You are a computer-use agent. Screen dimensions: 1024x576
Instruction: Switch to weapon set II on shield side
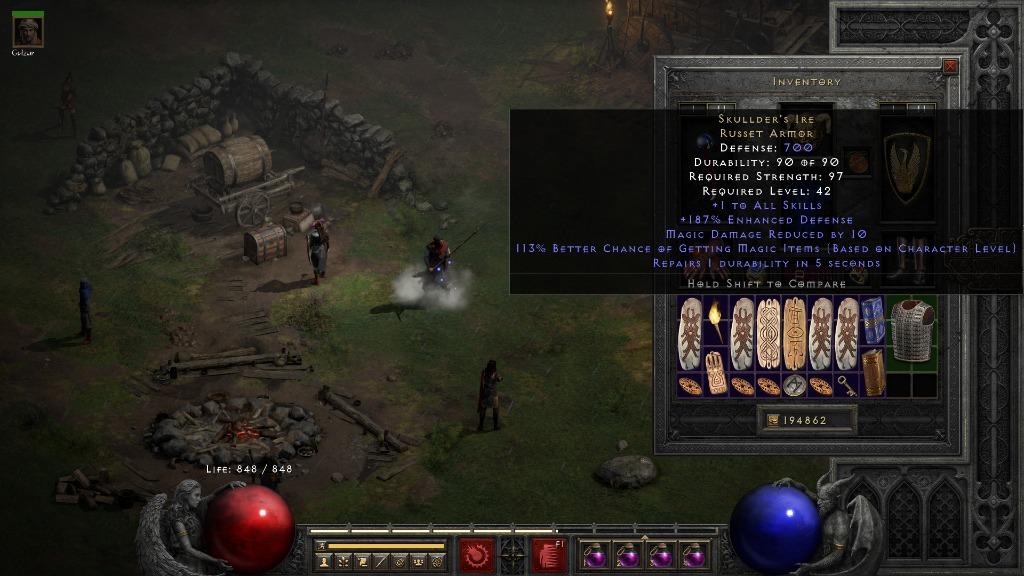(x=921, y=107)
